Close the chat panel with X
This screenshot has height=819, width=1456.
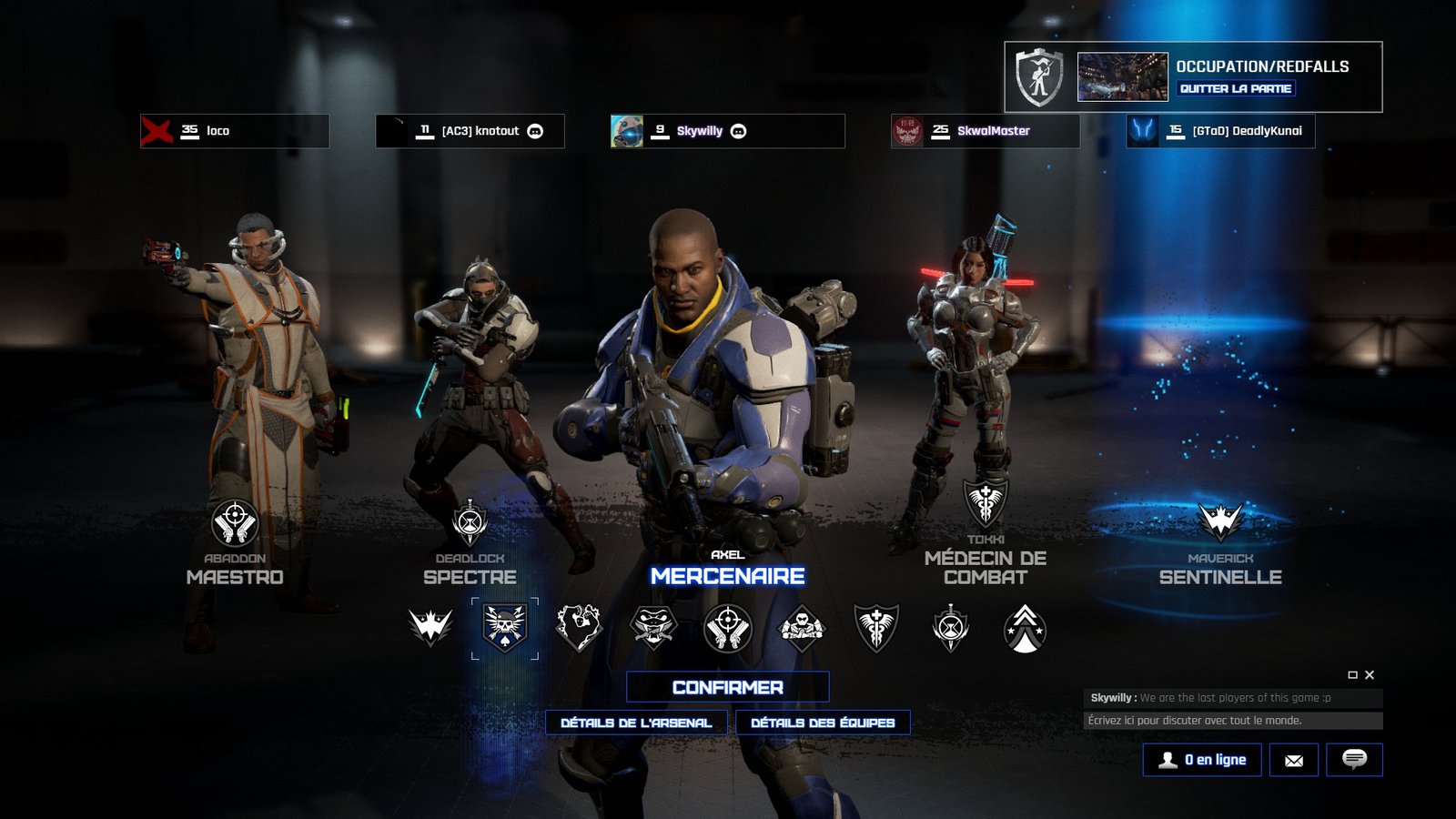pos(1370,675)
